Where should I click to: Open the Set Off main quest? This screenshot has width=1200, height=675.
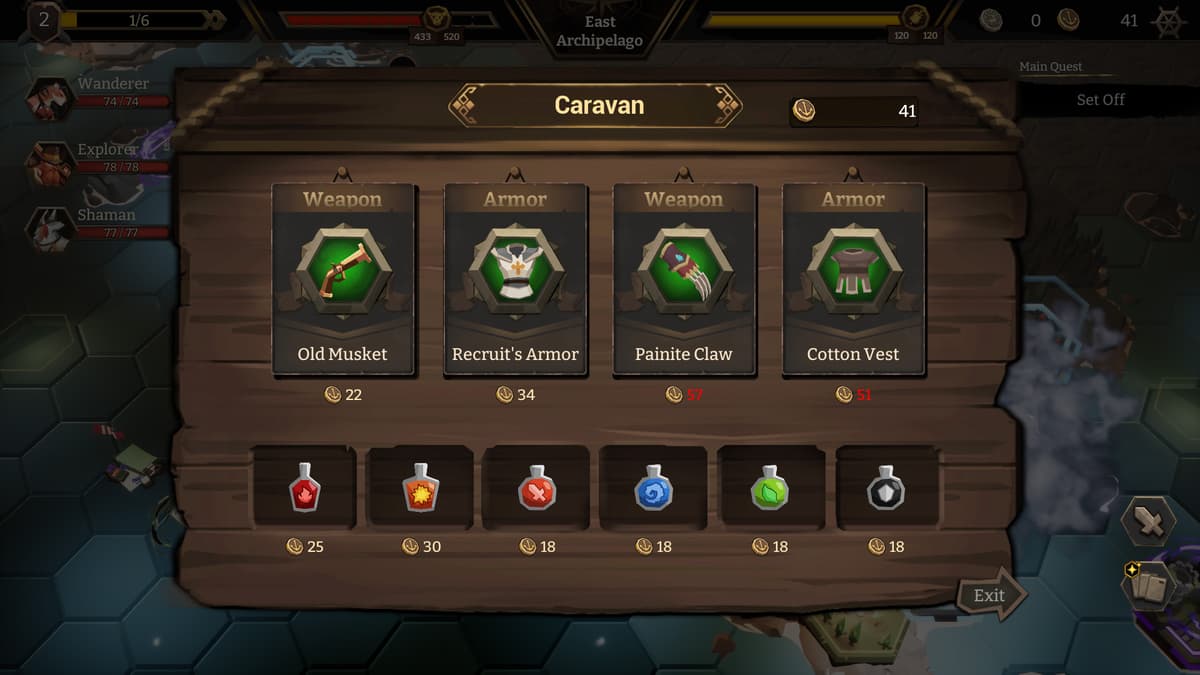coord(1100,100)
